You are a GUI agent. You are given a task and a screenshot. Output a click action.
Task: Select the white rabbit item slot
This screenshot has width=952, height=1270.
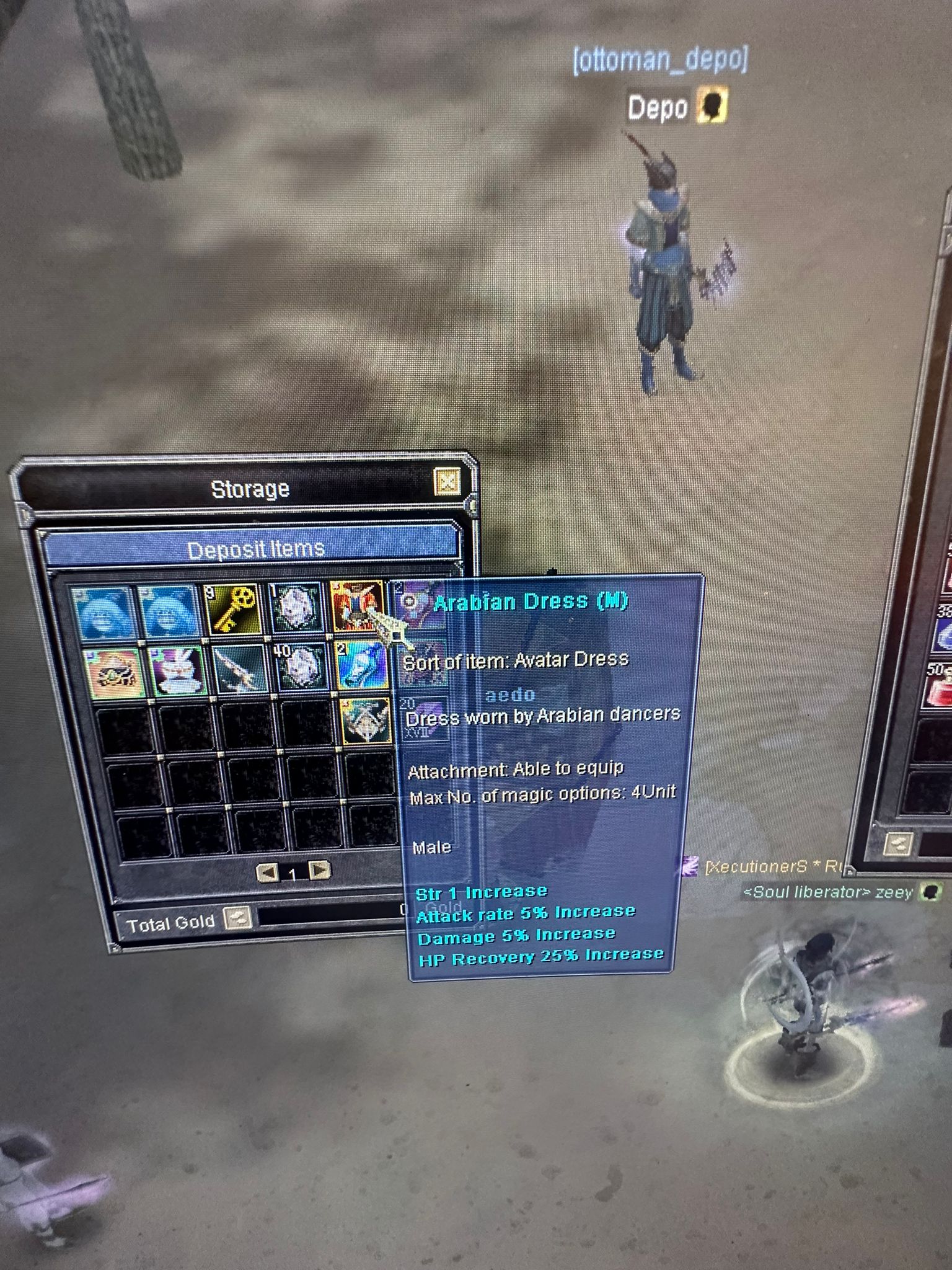pyautogui.click(x=175, y=671)
